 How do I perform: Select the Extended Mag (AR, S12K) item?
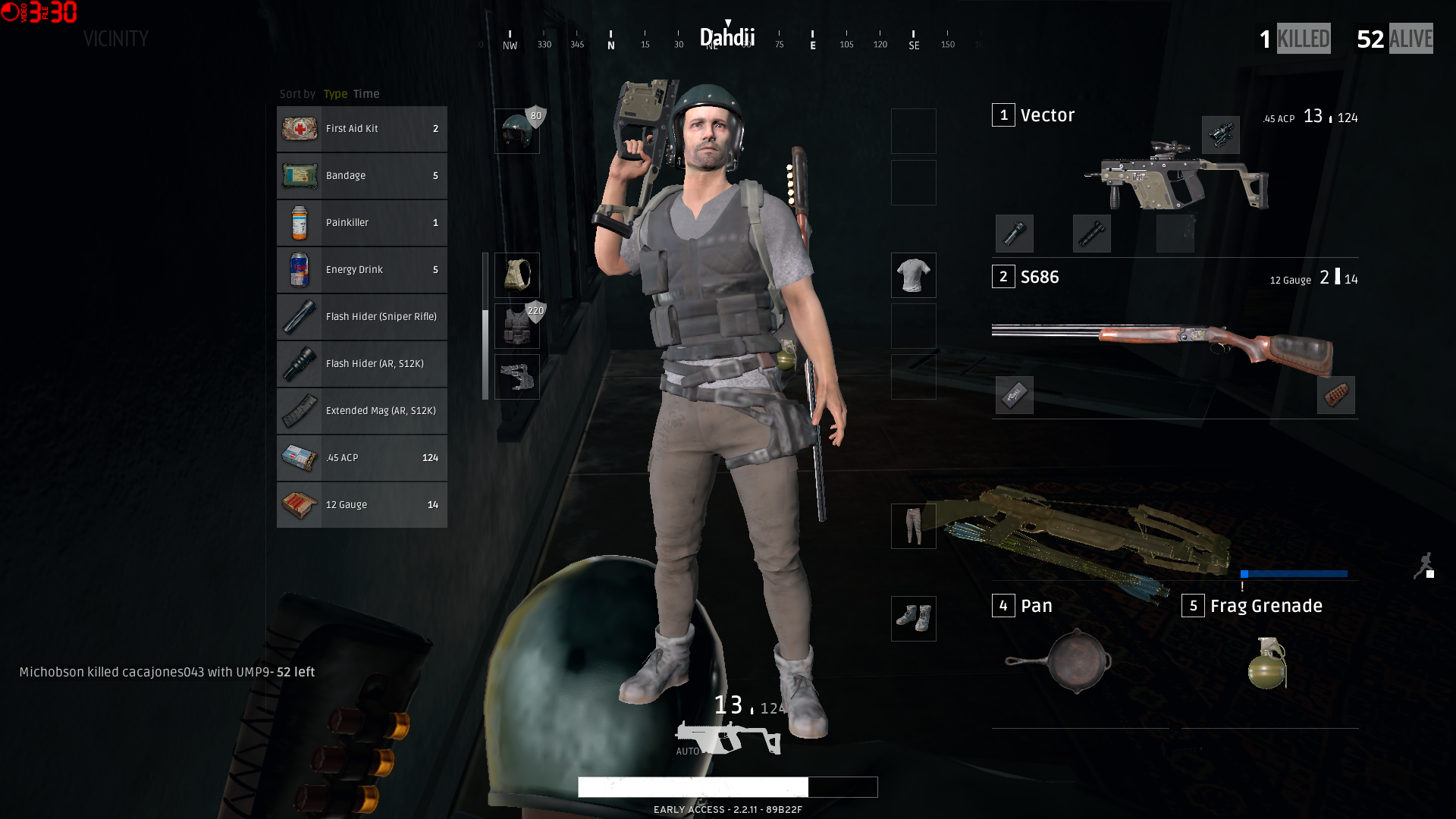362,410
